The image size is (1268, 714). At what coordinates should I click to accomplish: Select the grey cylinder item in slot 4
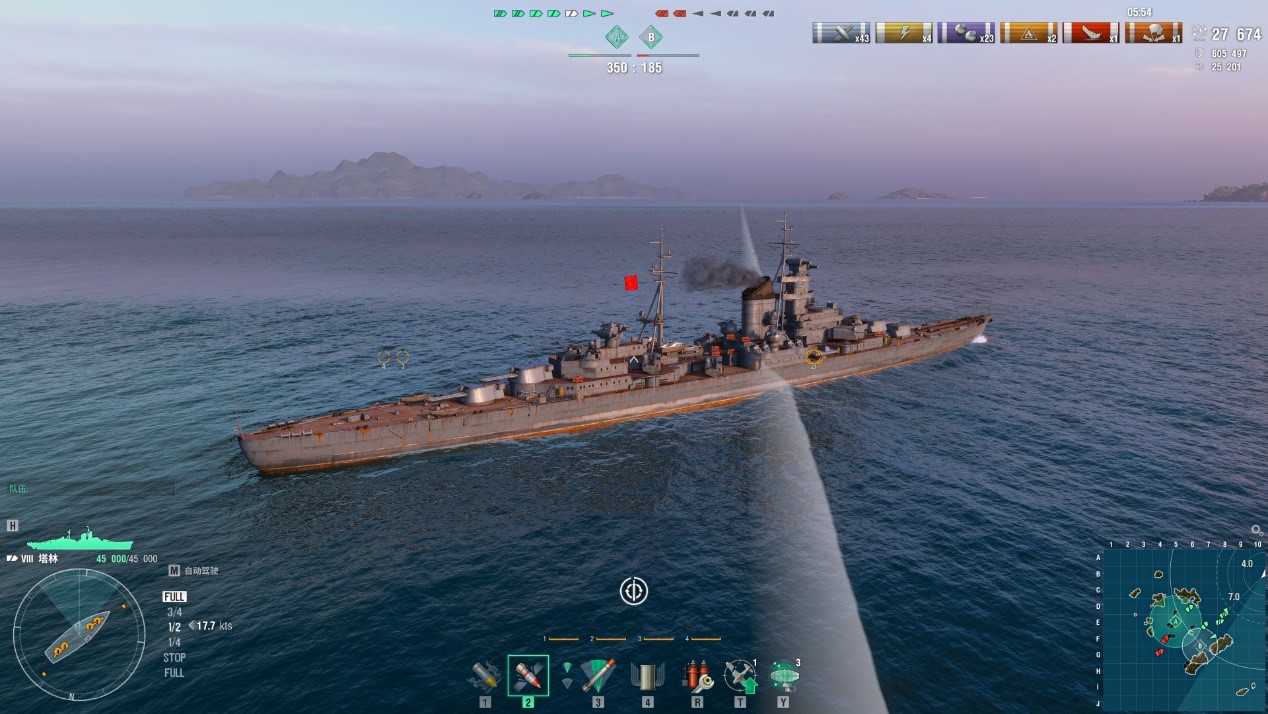(x=647, y=676)
